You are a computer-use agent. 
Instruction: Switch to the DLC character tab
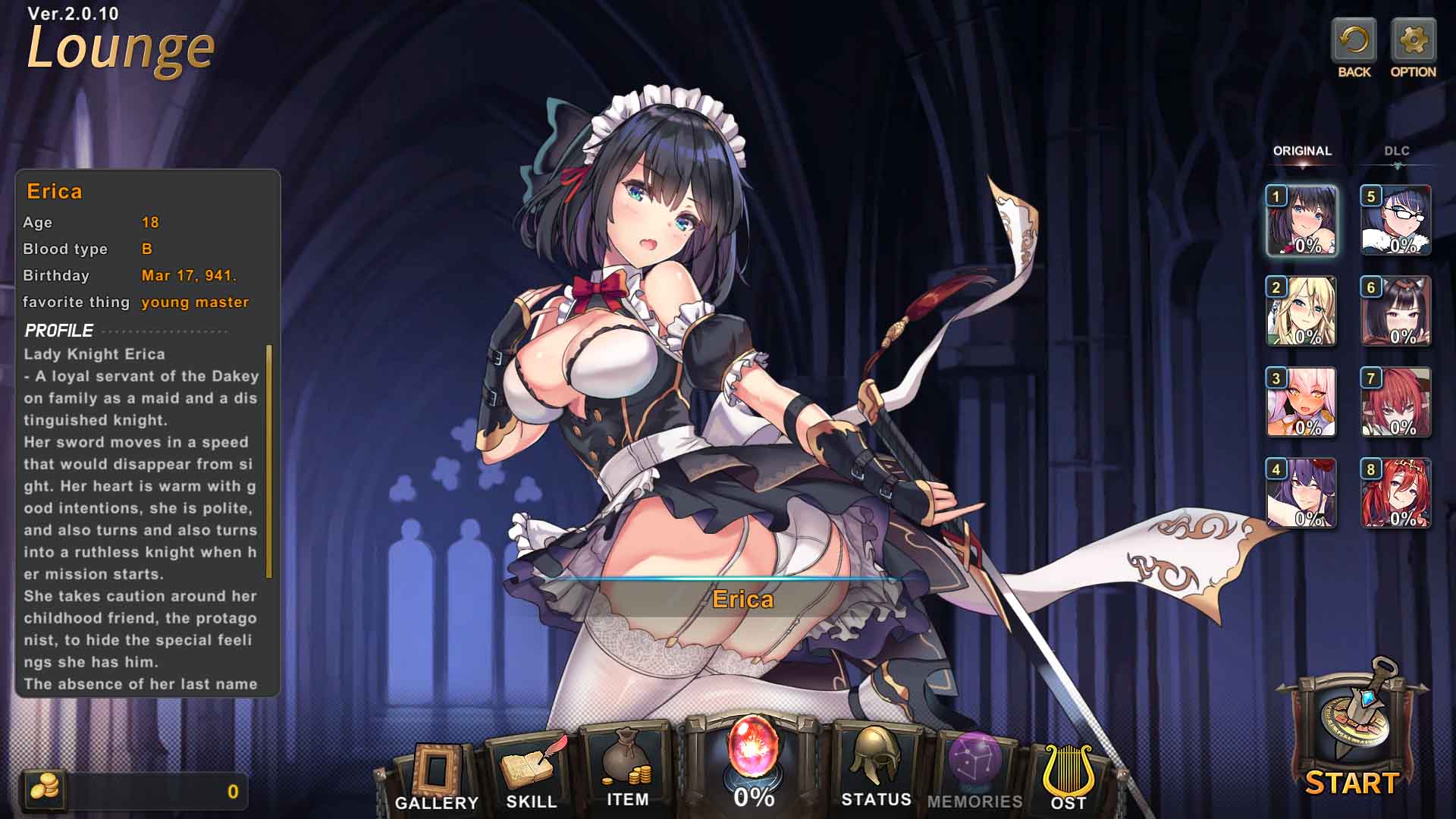(1396, 151)
